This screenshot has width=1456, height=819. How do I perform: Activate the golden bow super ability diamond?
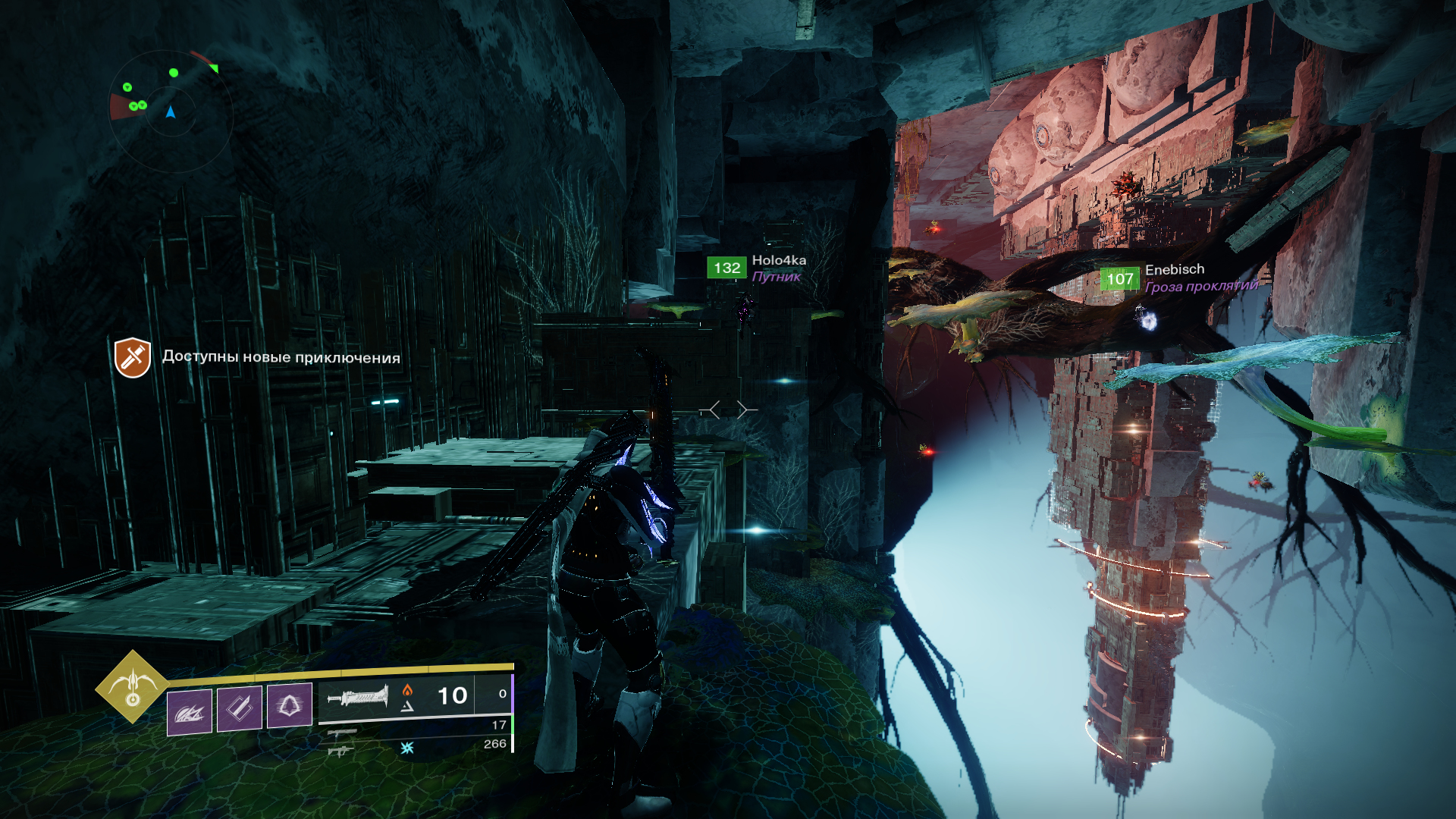[133, 687]
